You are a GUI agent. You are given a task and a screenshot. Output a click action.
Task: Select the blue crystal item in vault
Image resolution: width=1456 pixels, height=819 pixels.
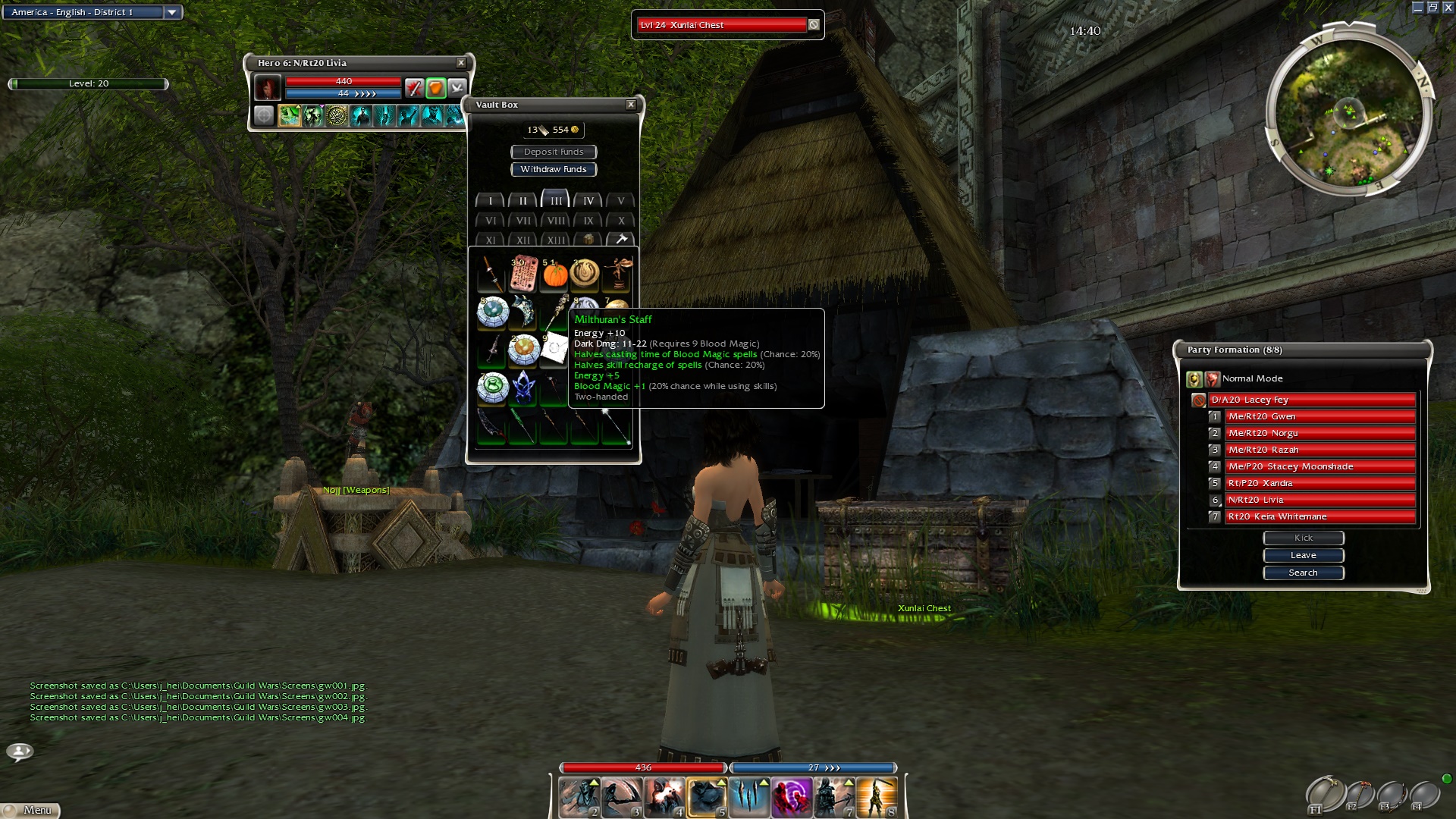tap(523, 388)
